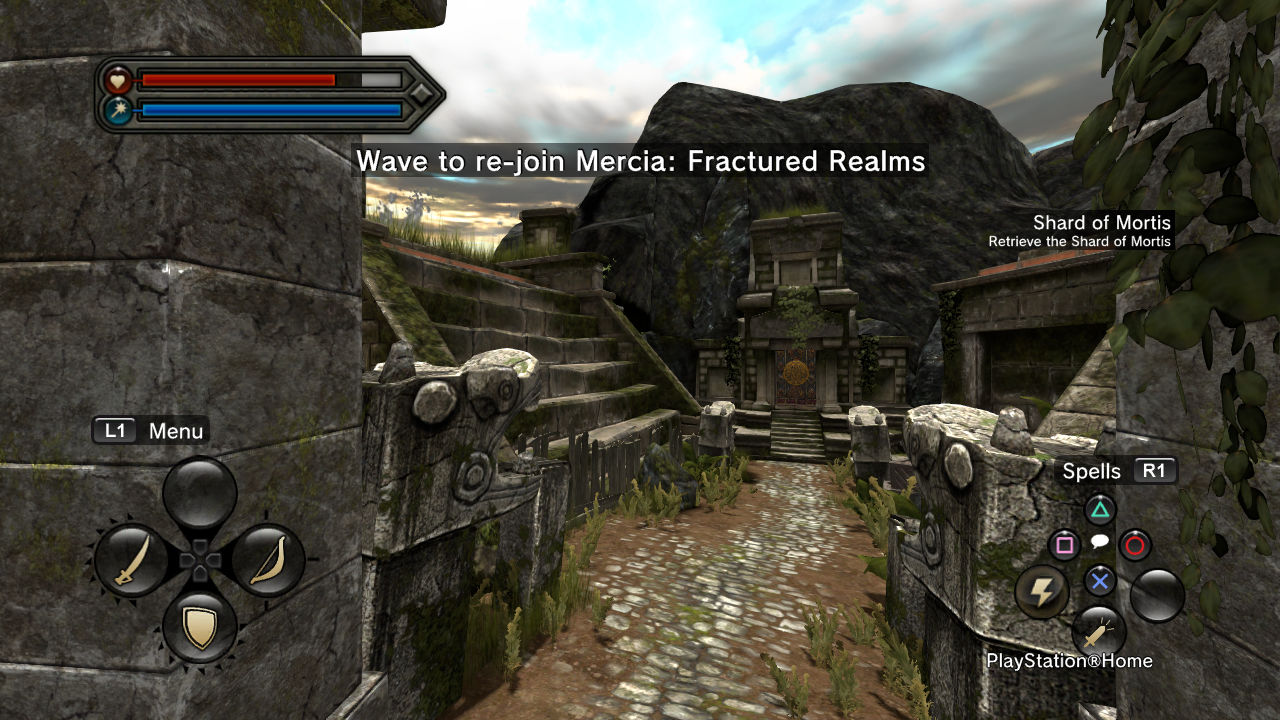1280x720 pixels.
Task: Open the chat speech bubble
Action: point(1099,542)
